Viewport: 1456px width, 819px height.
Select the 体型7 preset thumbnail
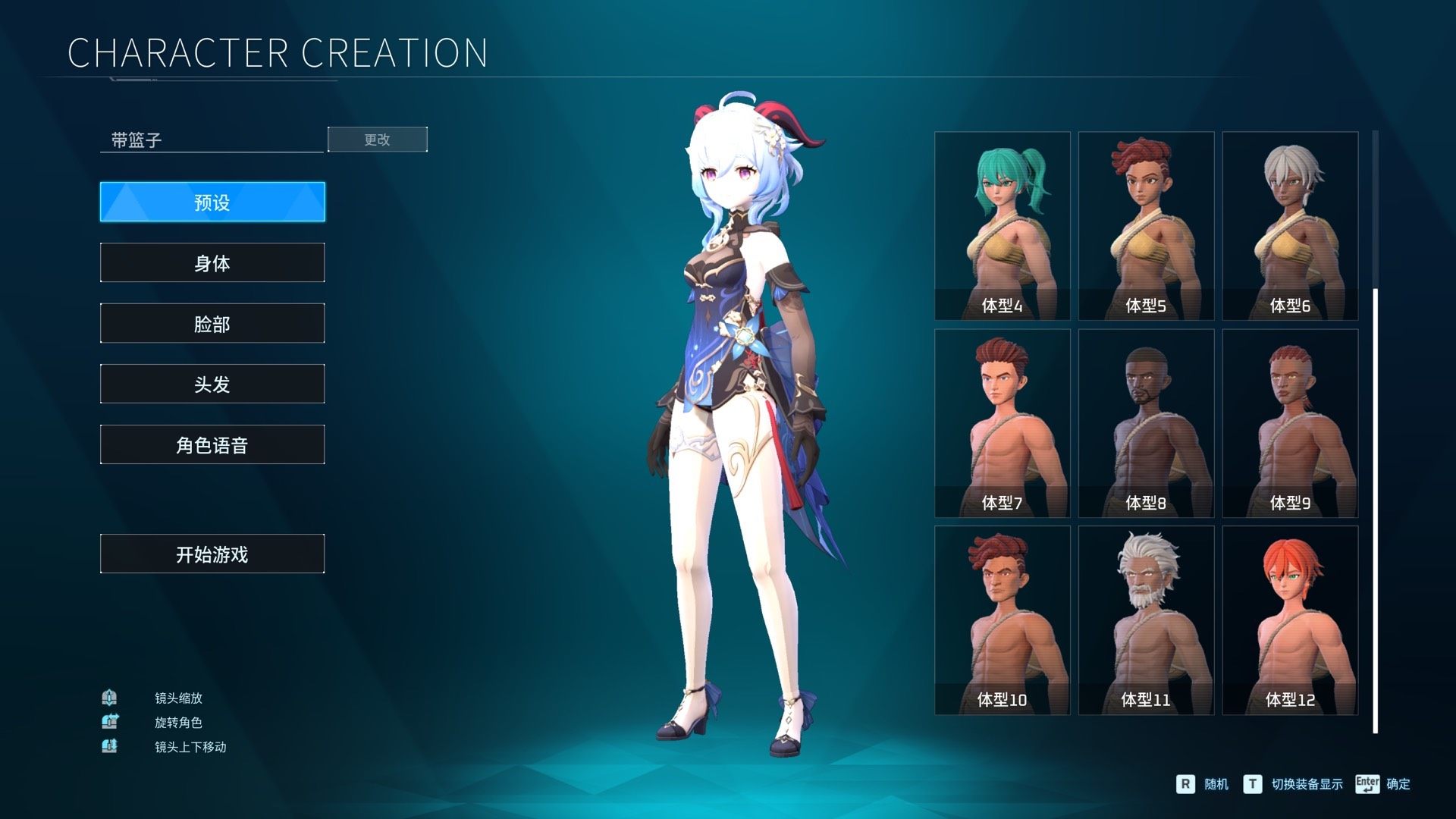pos(1002,422)
